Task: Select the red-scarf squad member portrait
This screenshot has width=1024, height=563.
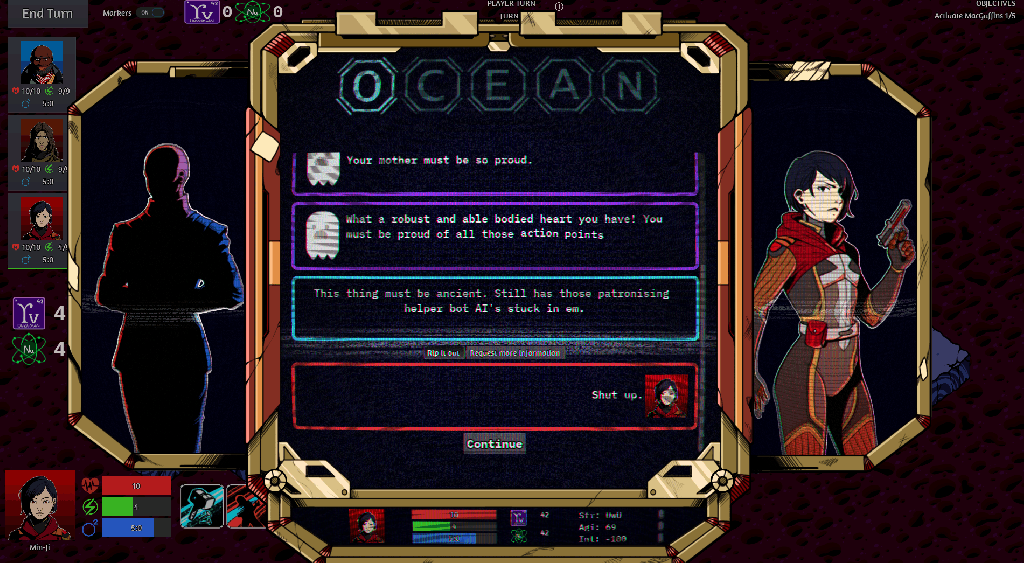Action: (42, 218)
